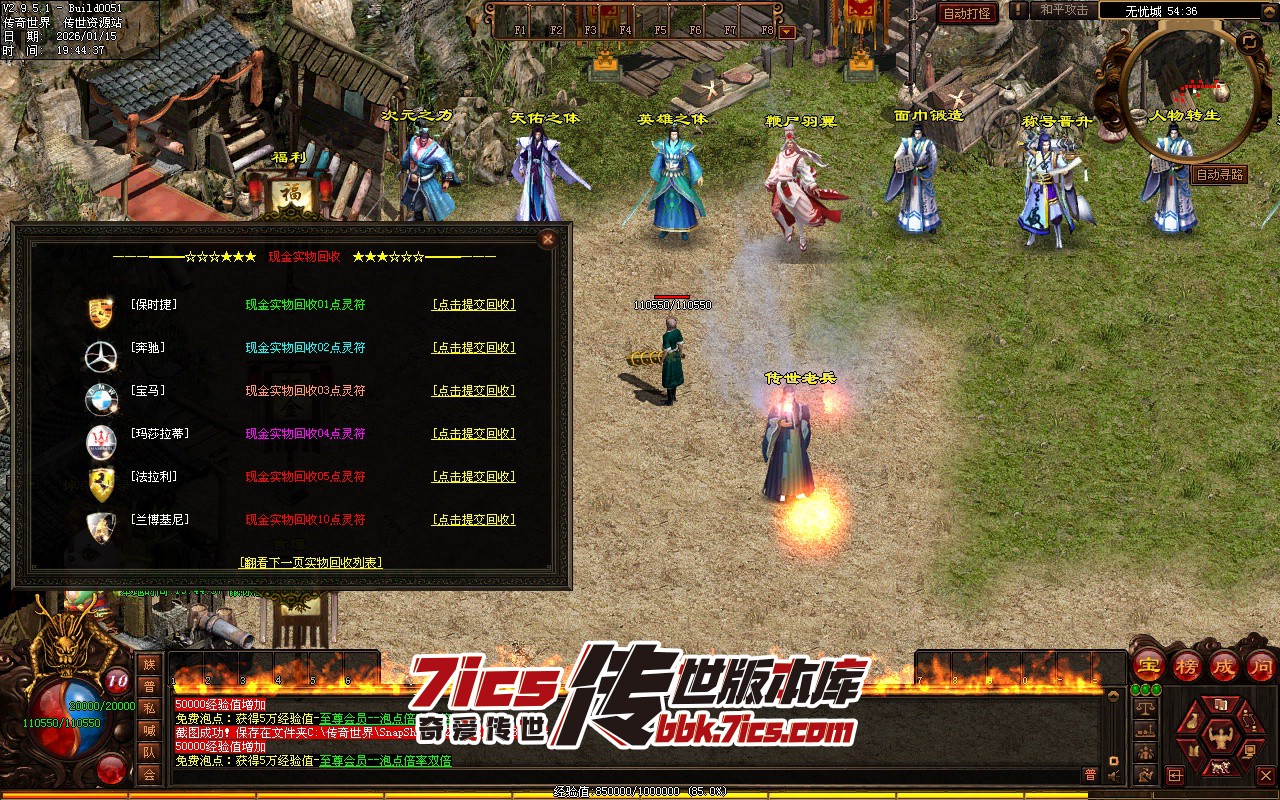Select the 喊 shout chat channel
This screenshot has height=800, width=1280.
coord(149,730)
